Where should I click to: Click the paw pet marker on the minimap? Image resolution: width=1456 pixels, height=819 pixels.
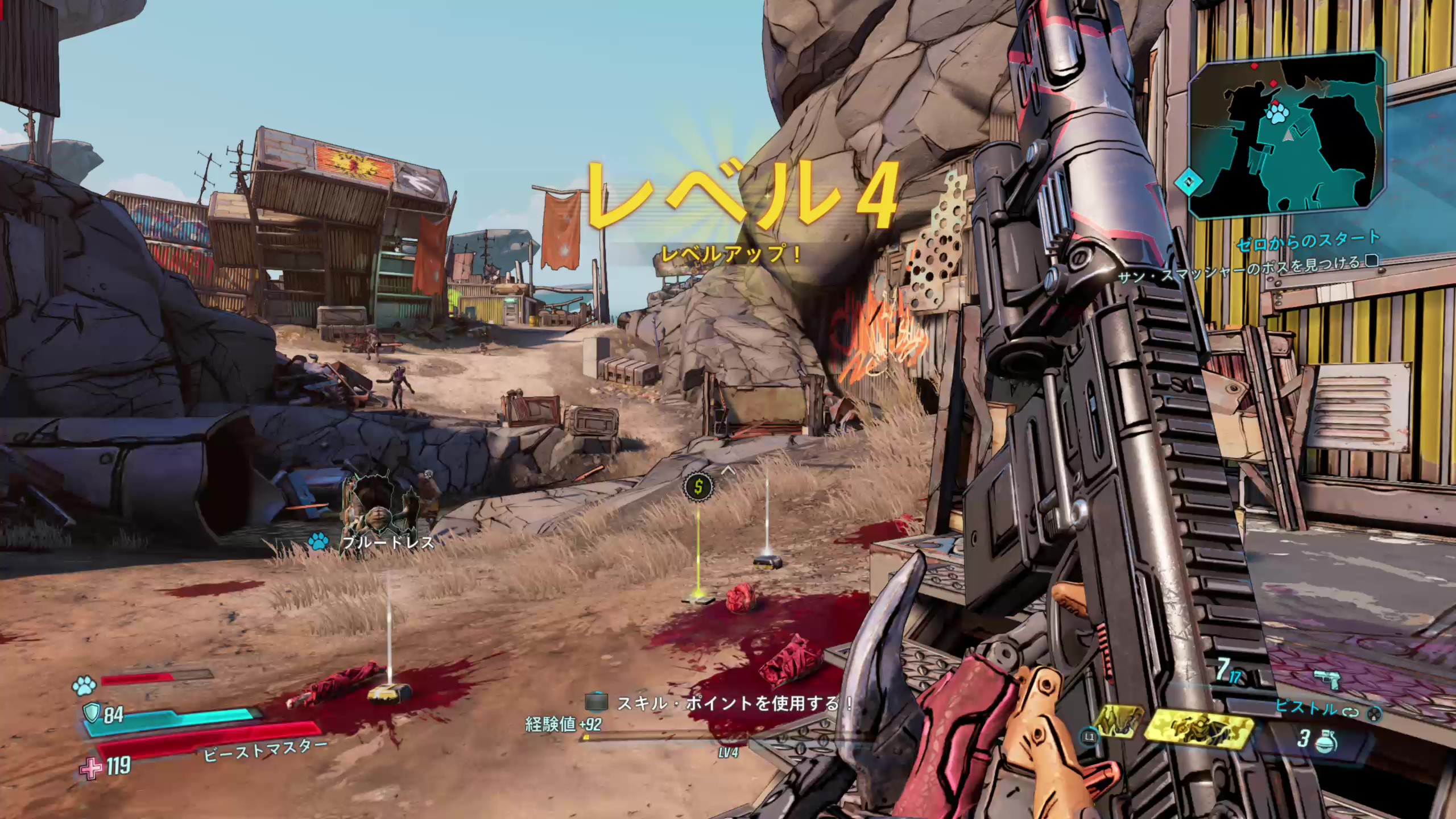[x=1277, y=115]
